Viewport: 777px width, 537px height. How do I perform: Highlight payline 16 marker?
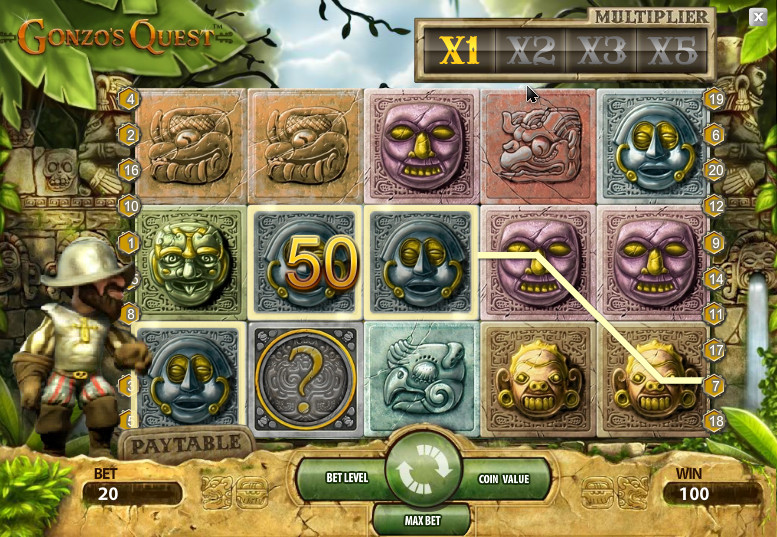click(x=129, y=170)
